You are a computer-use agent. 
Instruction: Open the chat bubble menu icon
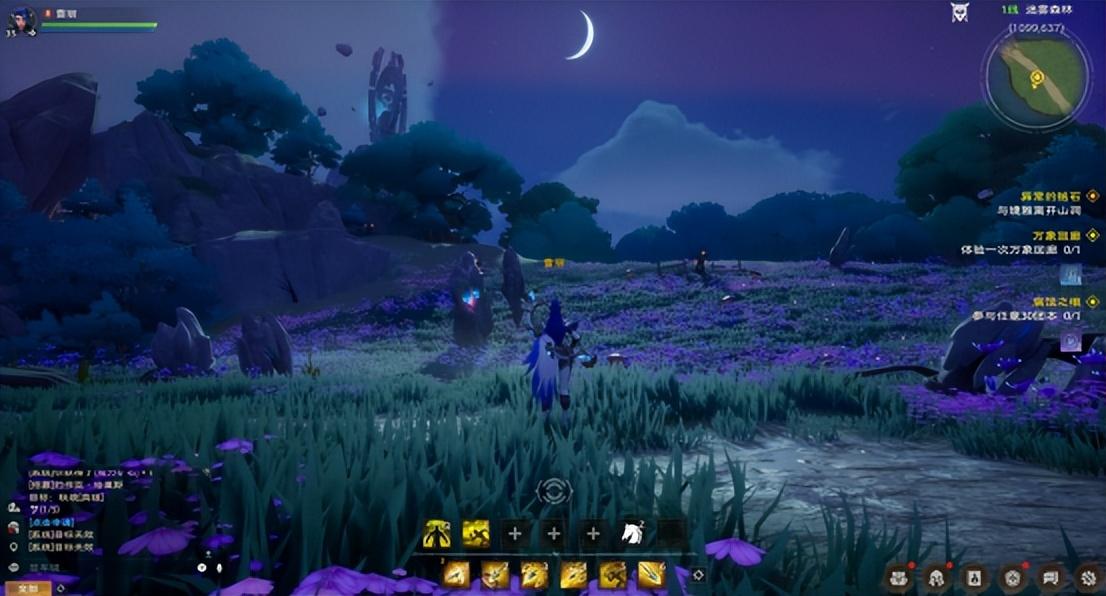1050,576
